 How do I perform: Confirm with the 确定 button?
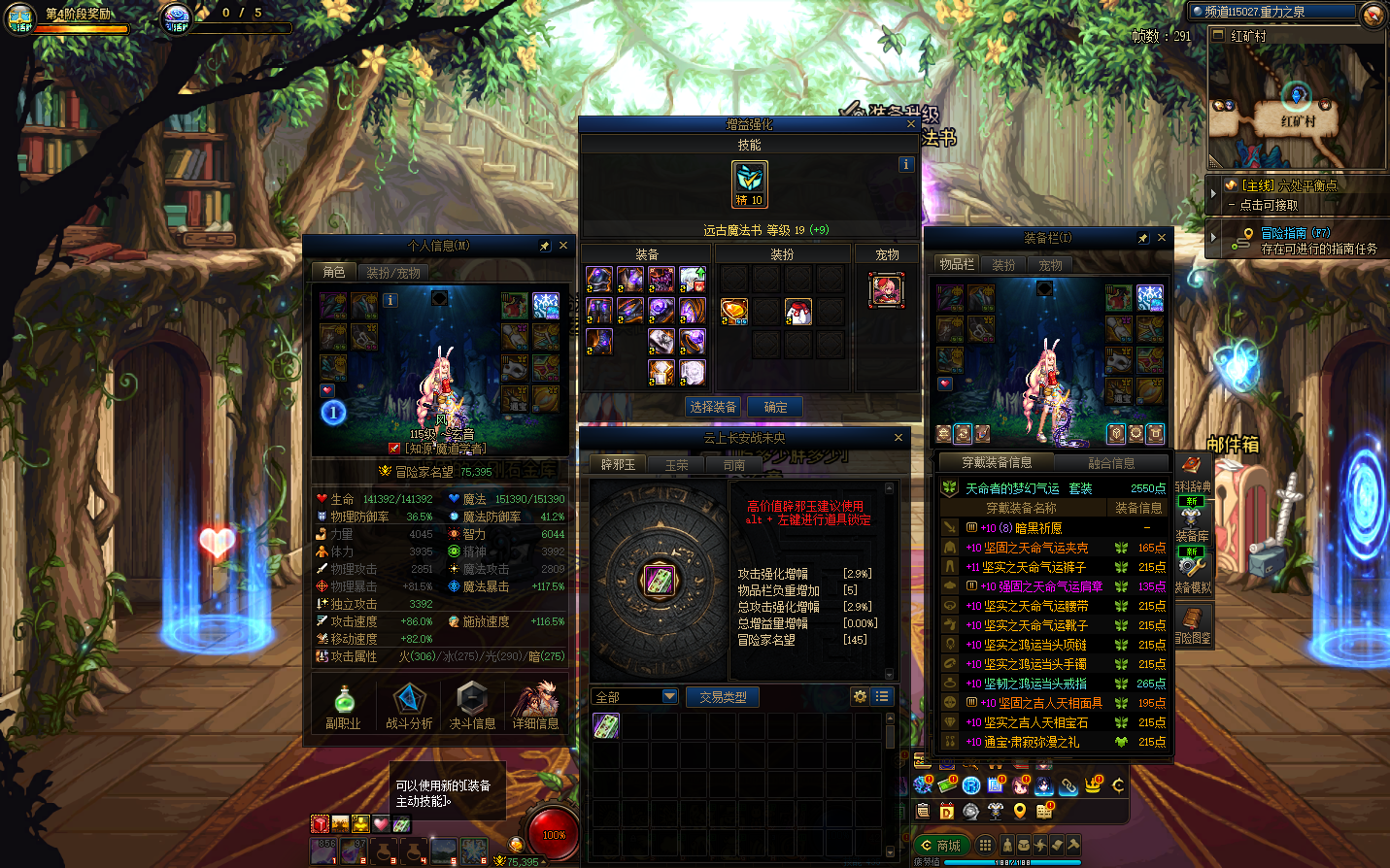click(x=775, y=407)
